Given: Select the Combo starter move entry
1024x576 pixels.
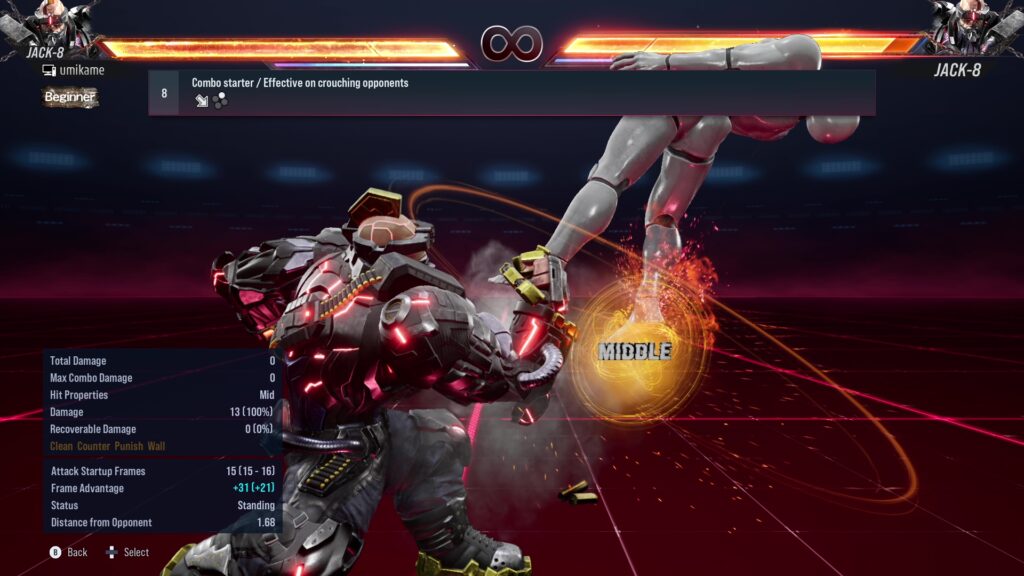Looking at the screenshot, I should [512, 92].
